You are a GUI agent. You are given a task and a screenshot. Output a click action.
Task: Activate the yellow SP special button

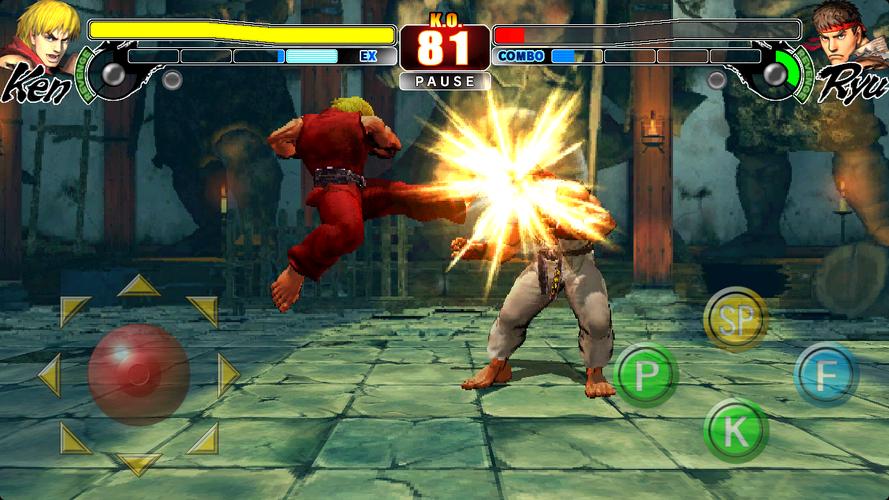[735, 320]
